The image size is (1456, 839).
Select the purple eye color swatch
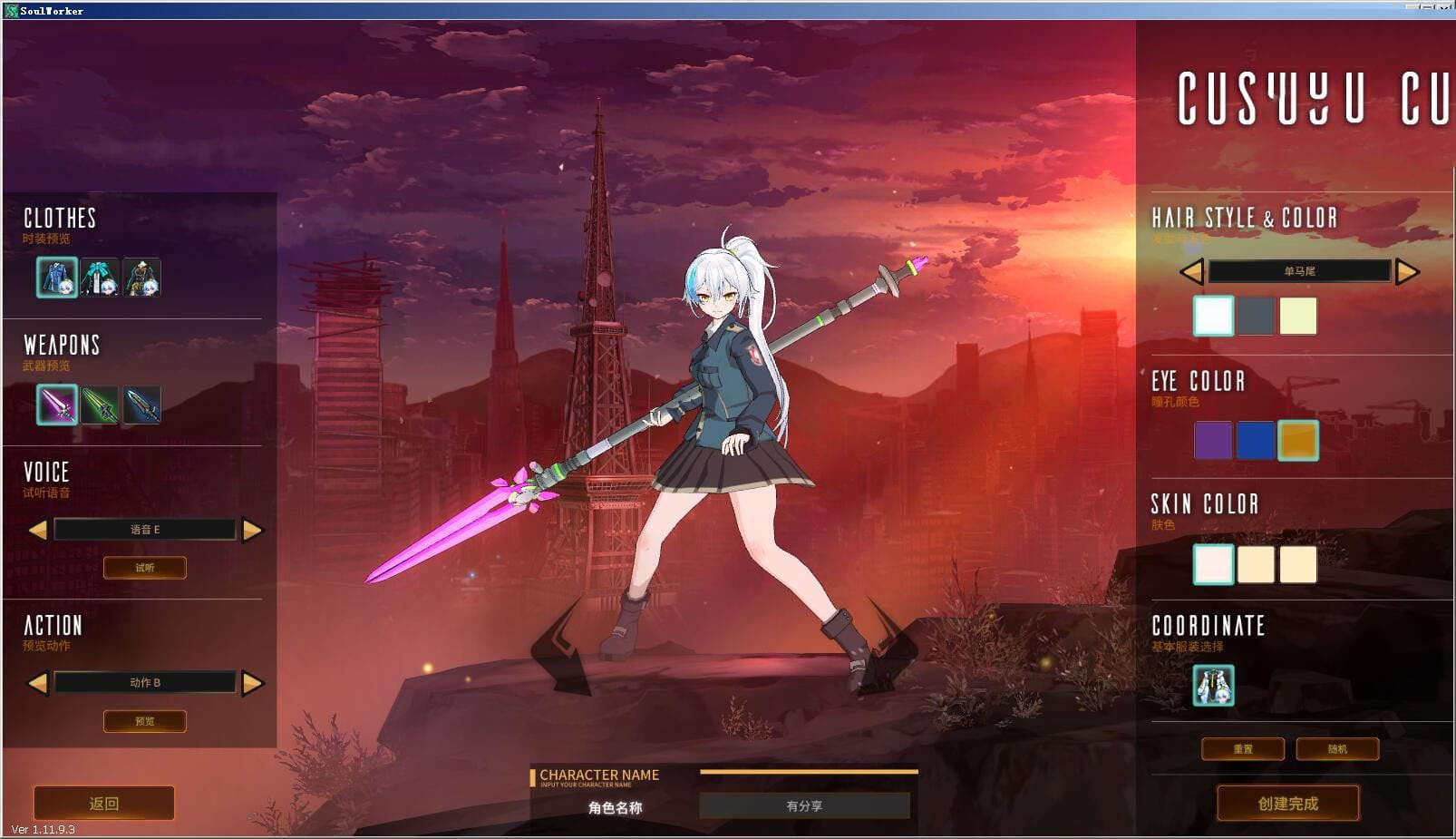coord(1212,442)
